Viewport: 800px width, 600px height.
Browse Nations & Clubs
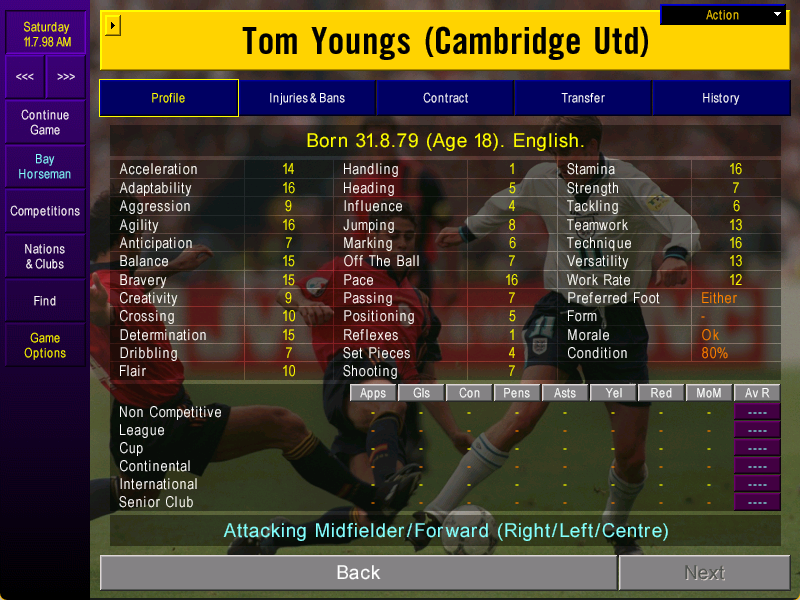click(x=45, y=256)
